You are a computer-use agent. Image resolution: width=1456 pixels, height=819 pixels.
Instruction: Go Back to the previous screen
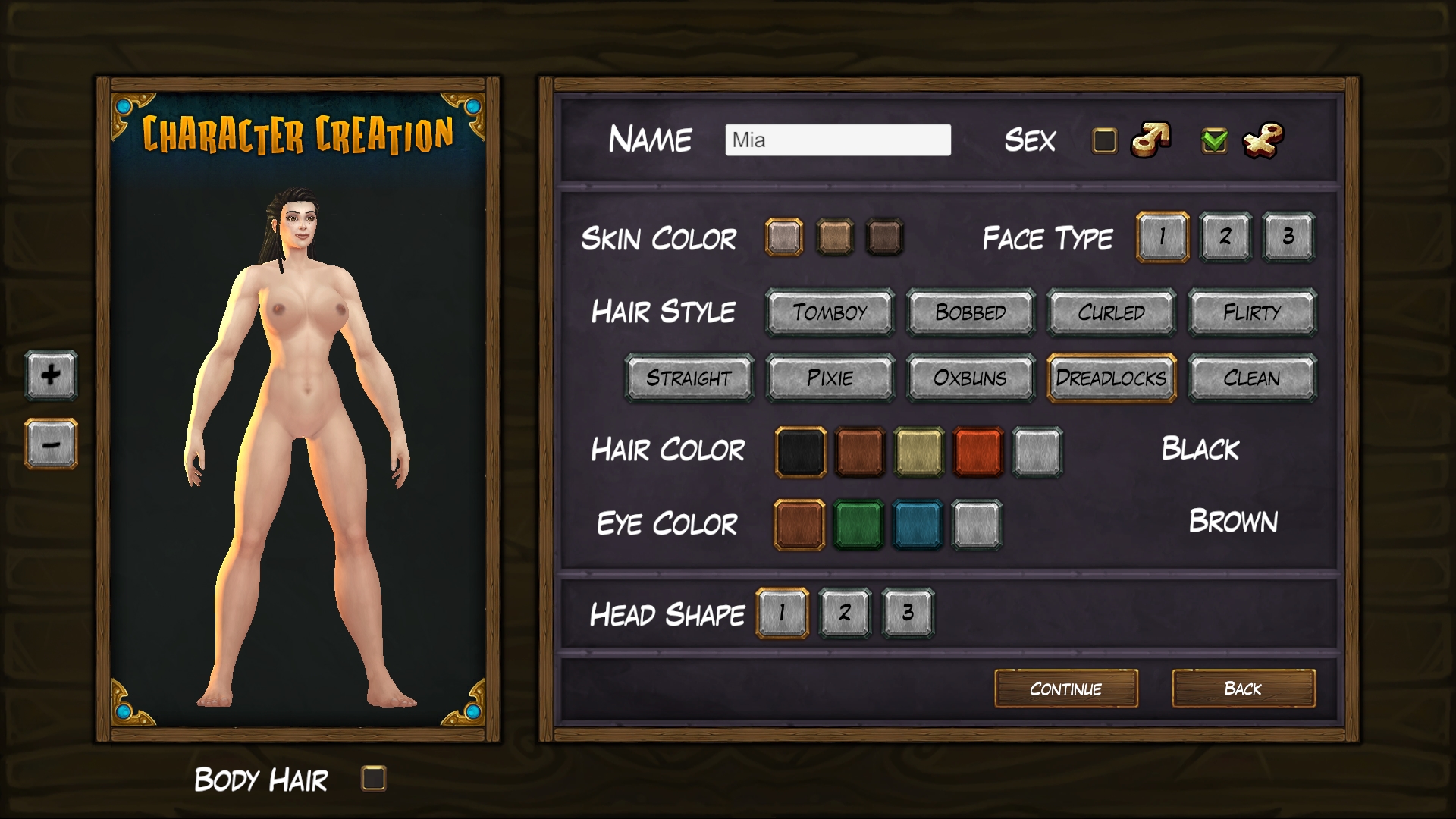(1243, 689)
